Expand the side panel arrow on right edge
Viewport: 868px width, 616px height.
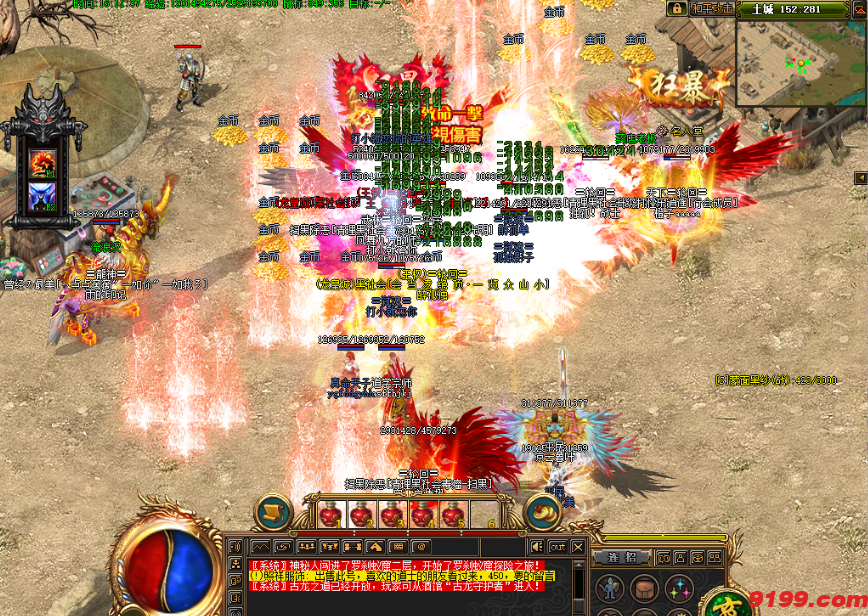(x=859, y=178)
